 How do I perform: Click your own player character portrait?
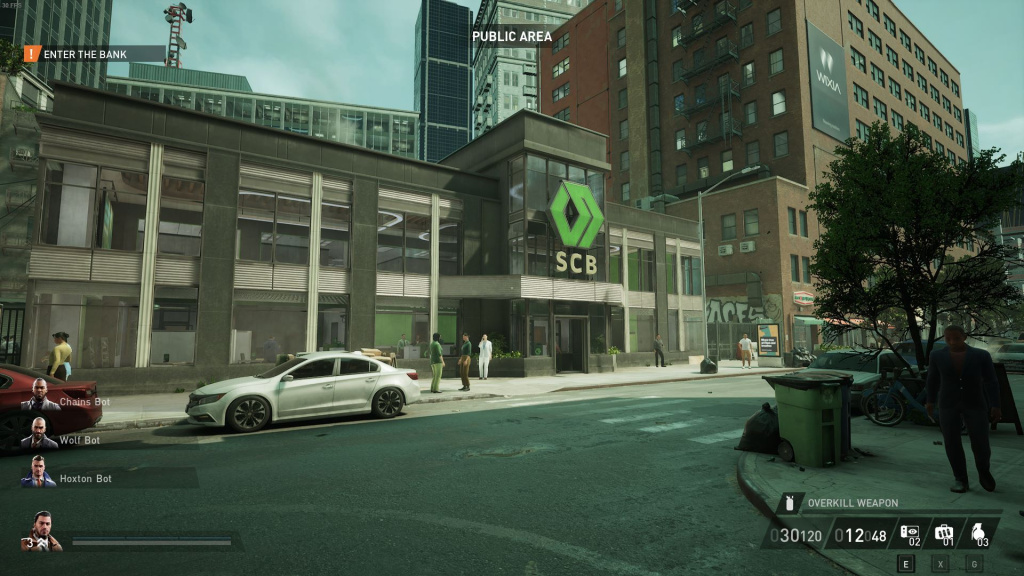(41, 532)
